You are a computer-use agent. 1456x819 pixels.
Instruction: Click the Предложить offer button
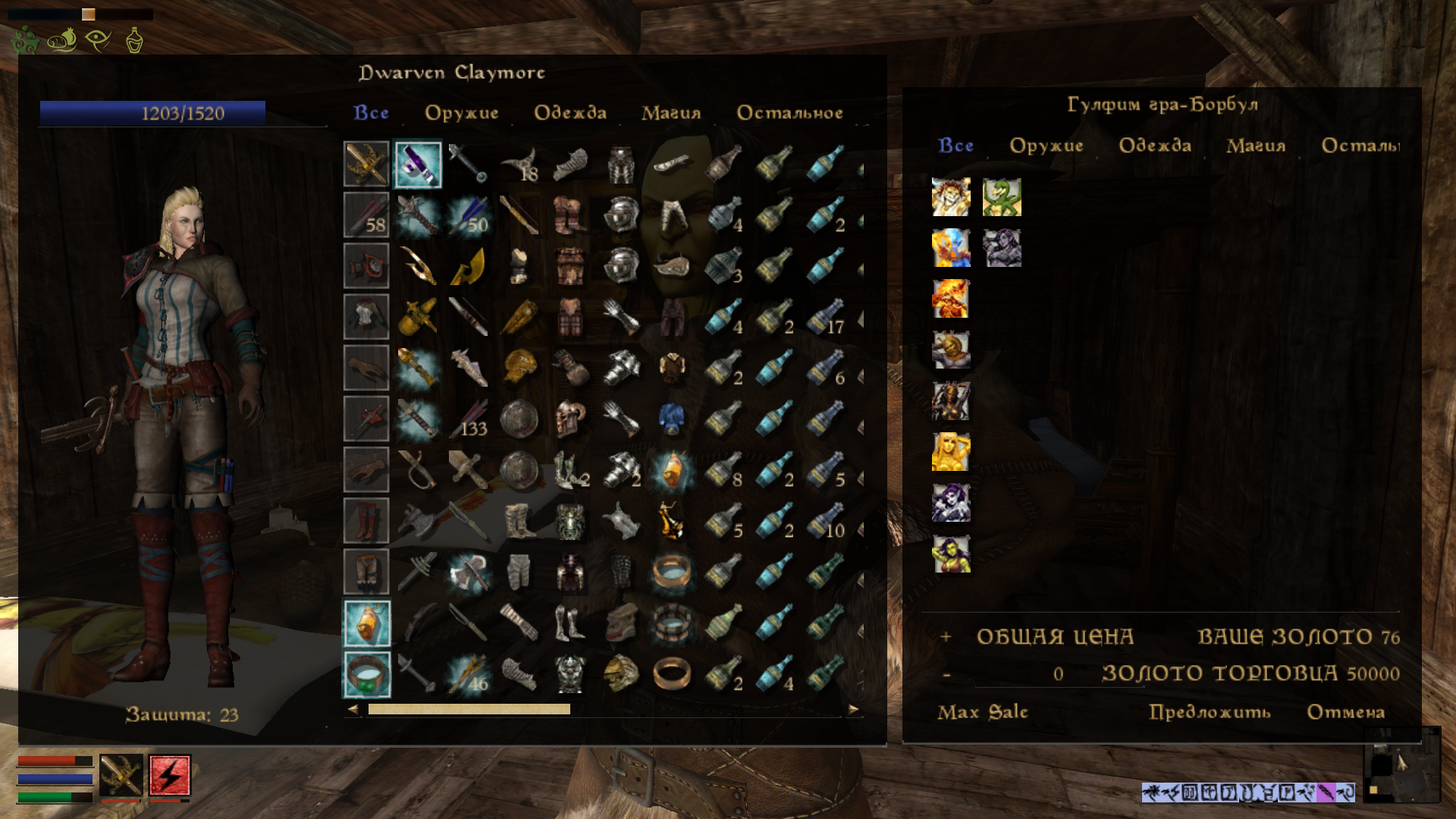pos(1210,712)
